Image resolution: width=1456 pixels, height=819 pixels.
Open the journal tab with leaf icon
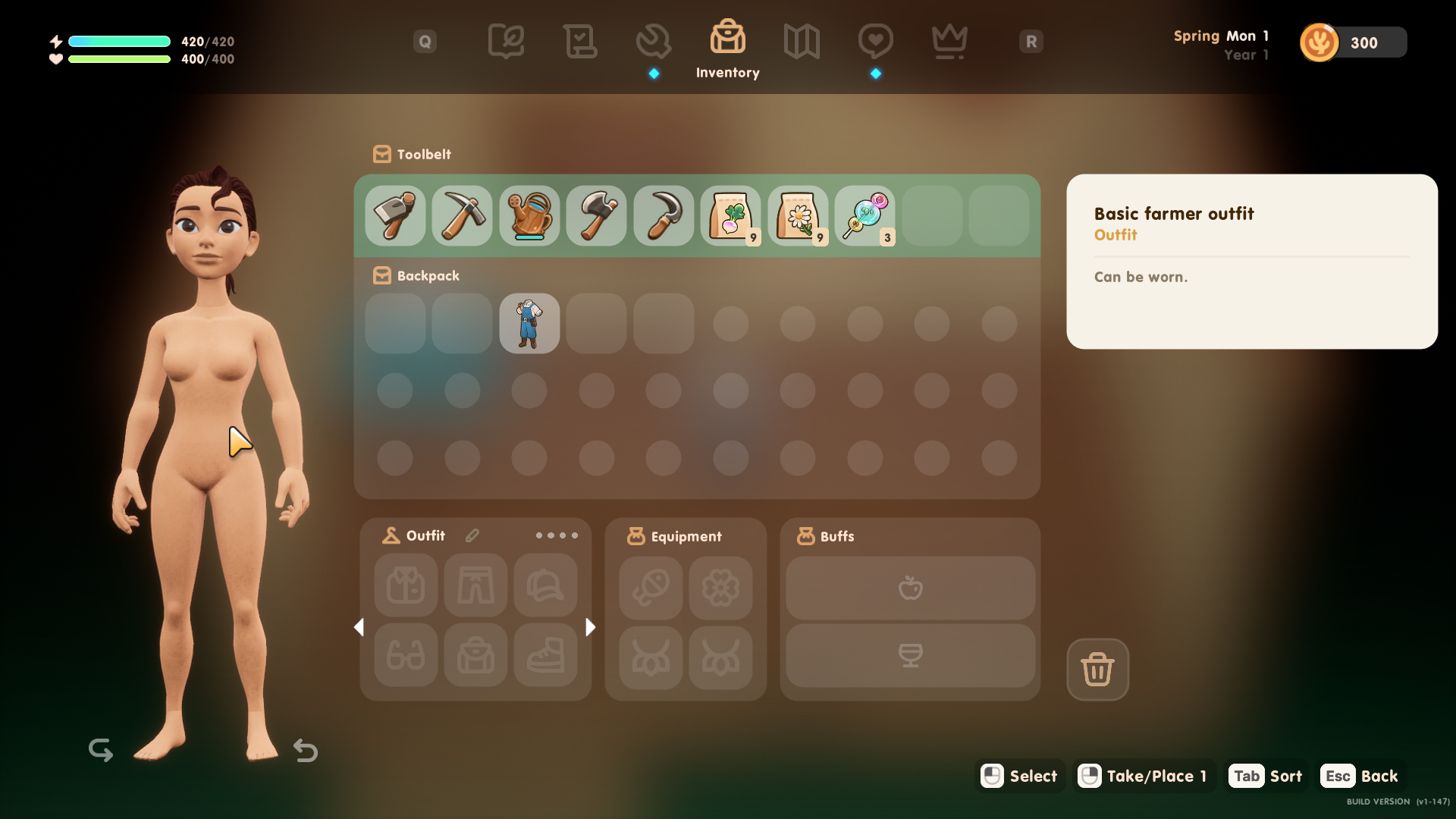coord(506,41)
